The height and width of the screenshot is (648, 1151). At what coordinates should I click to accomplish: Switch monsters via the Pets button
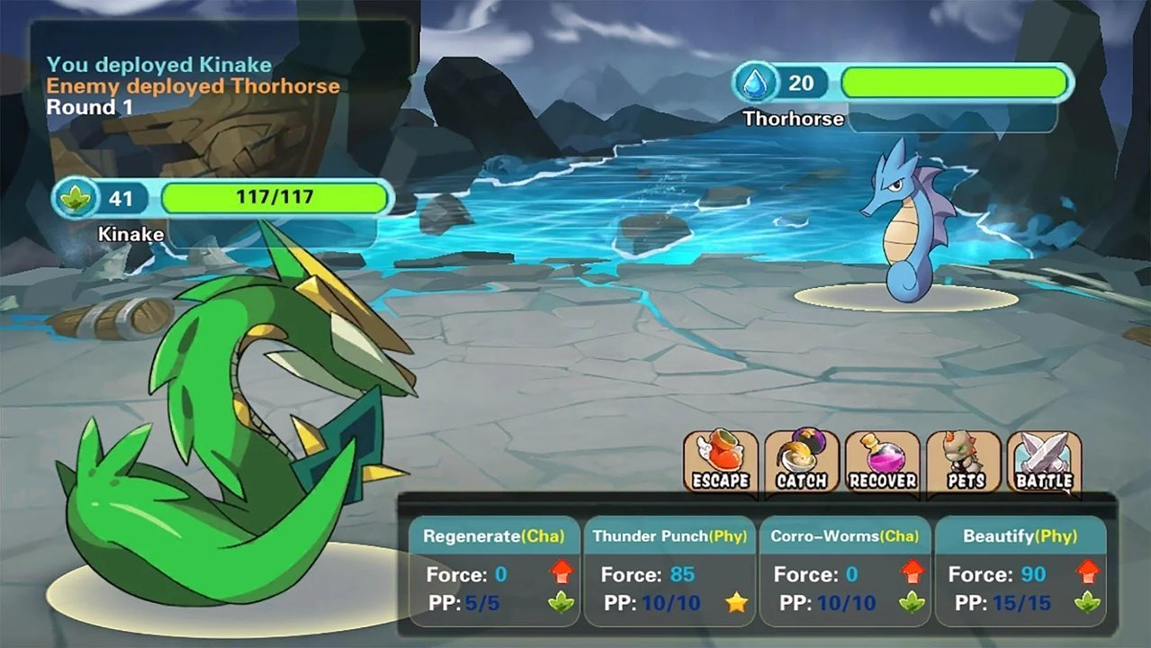tap(963, 462)
